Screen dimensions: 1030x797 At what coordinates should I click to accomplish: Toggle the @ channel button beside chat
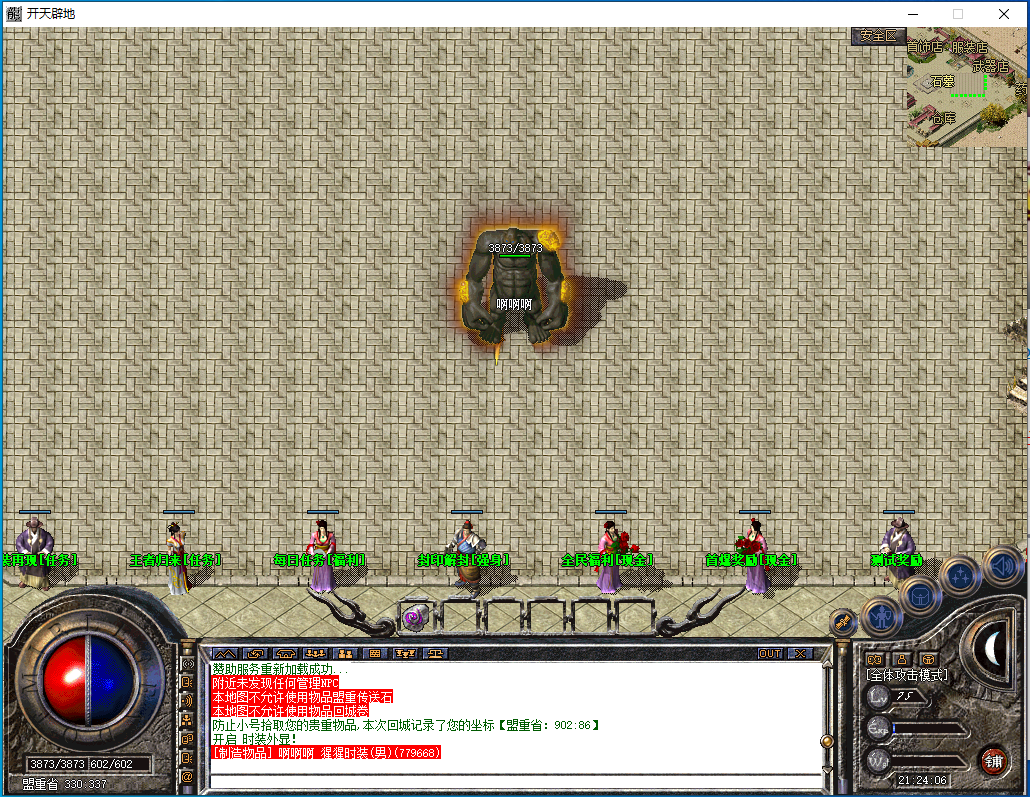[x=187, y=776]
